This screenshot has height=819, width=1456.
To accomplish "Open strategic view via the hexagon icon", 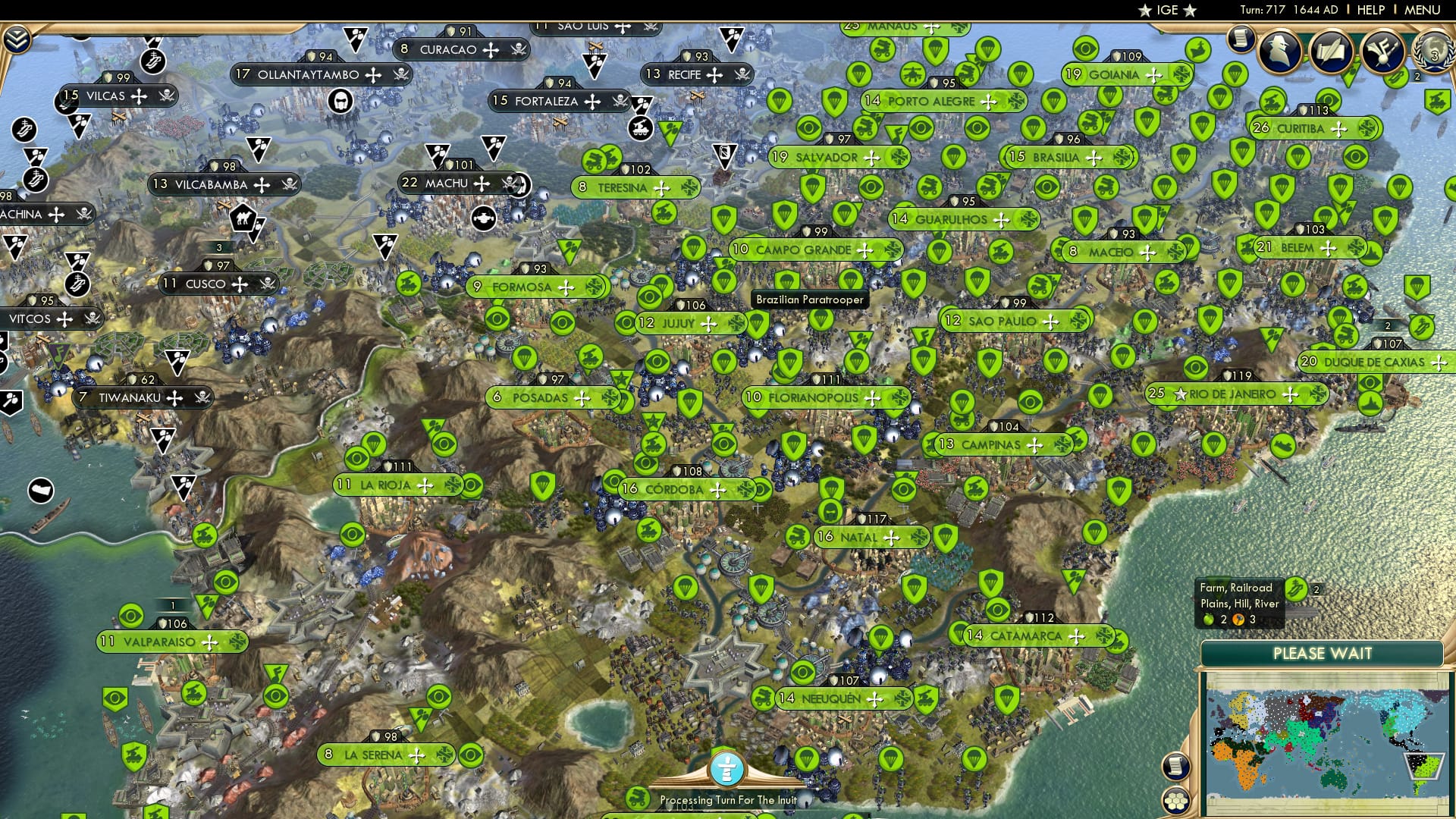I will pyautogui.click(x=1176, y=802).
